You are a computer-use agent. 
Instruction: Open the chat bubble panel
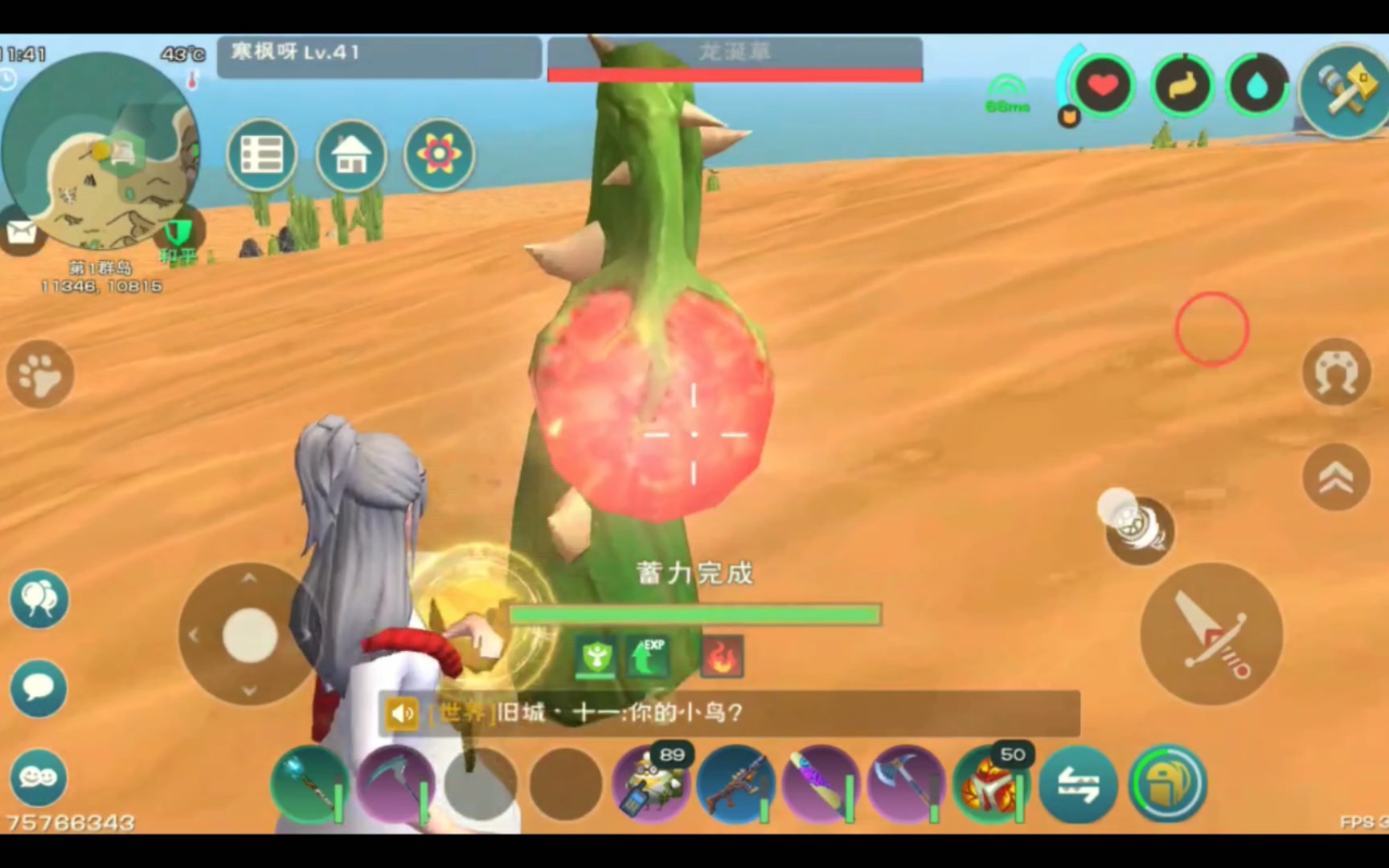pos(37,687)
